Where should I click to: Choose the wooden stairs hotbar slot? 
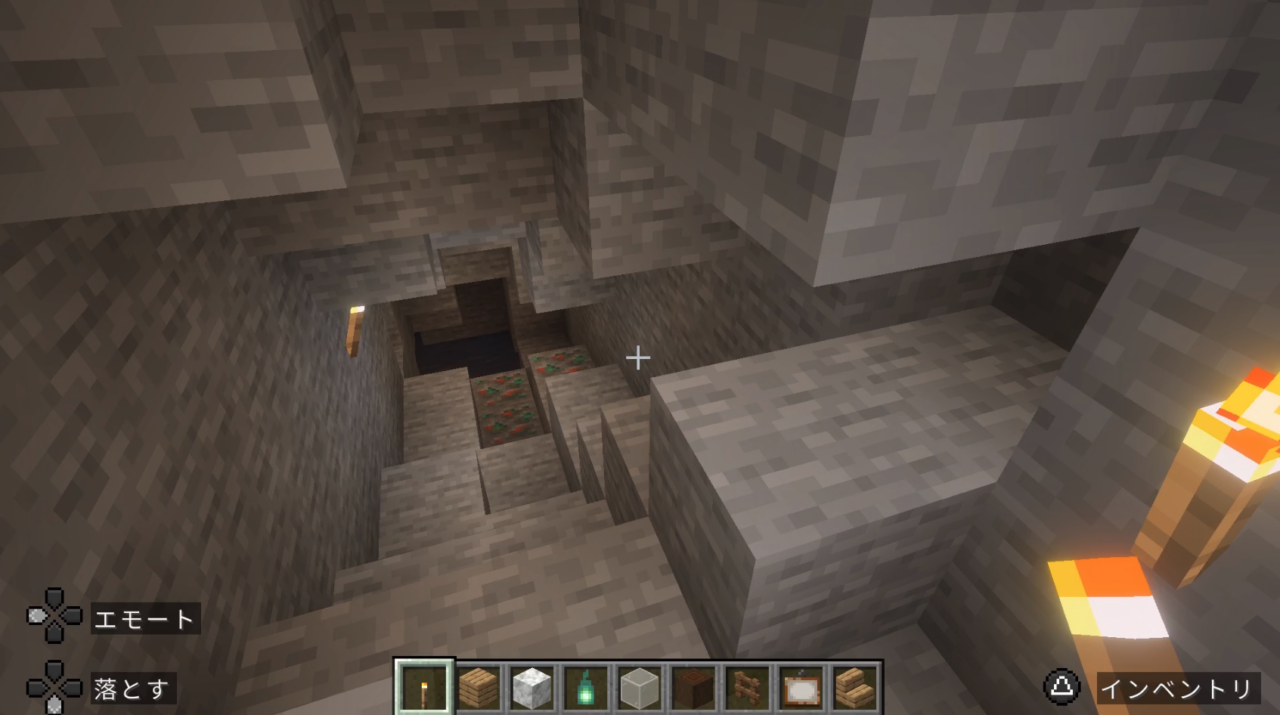856,687
